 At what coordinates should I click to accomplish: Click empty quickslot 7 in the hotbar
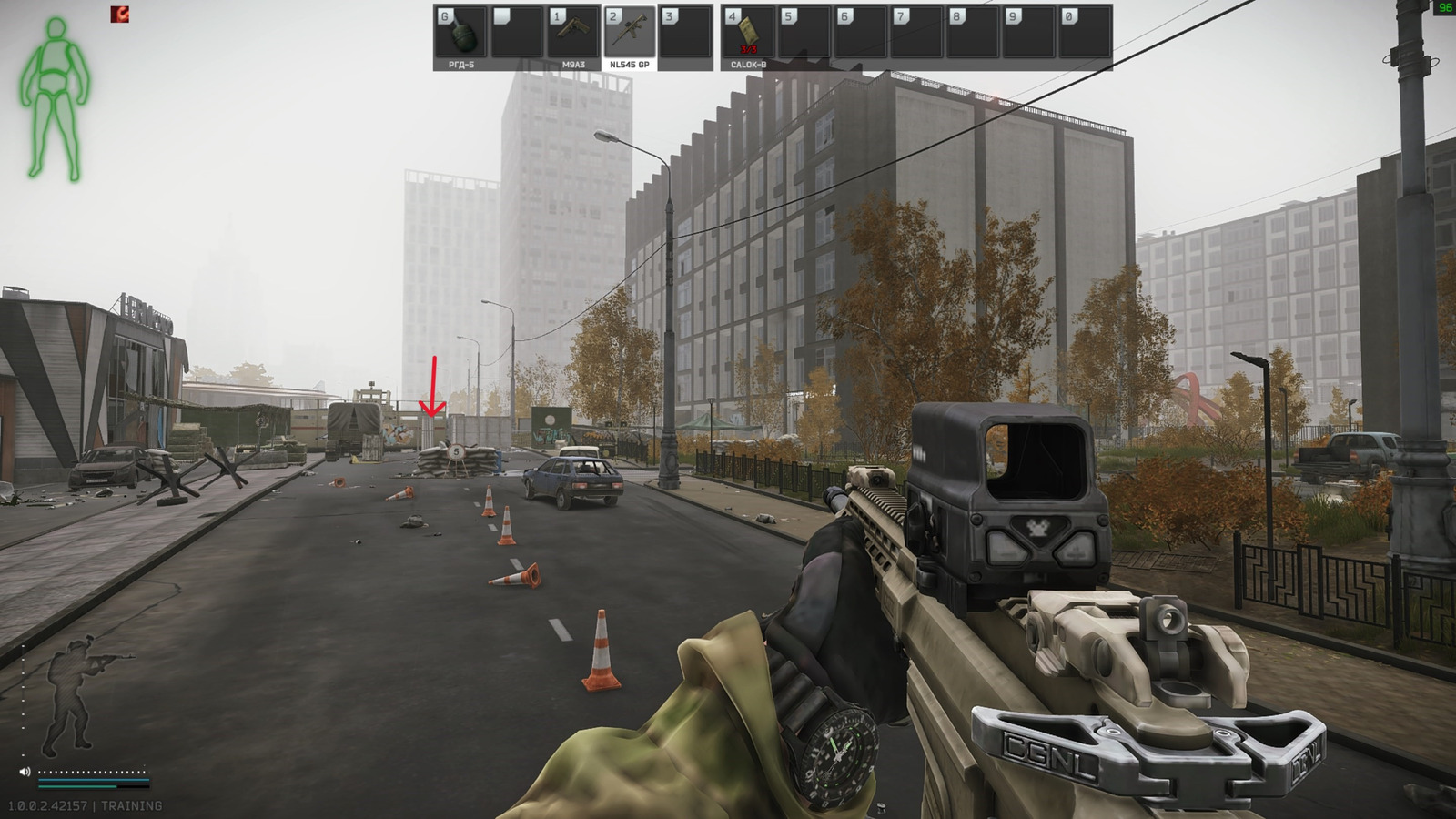(918, 30)
